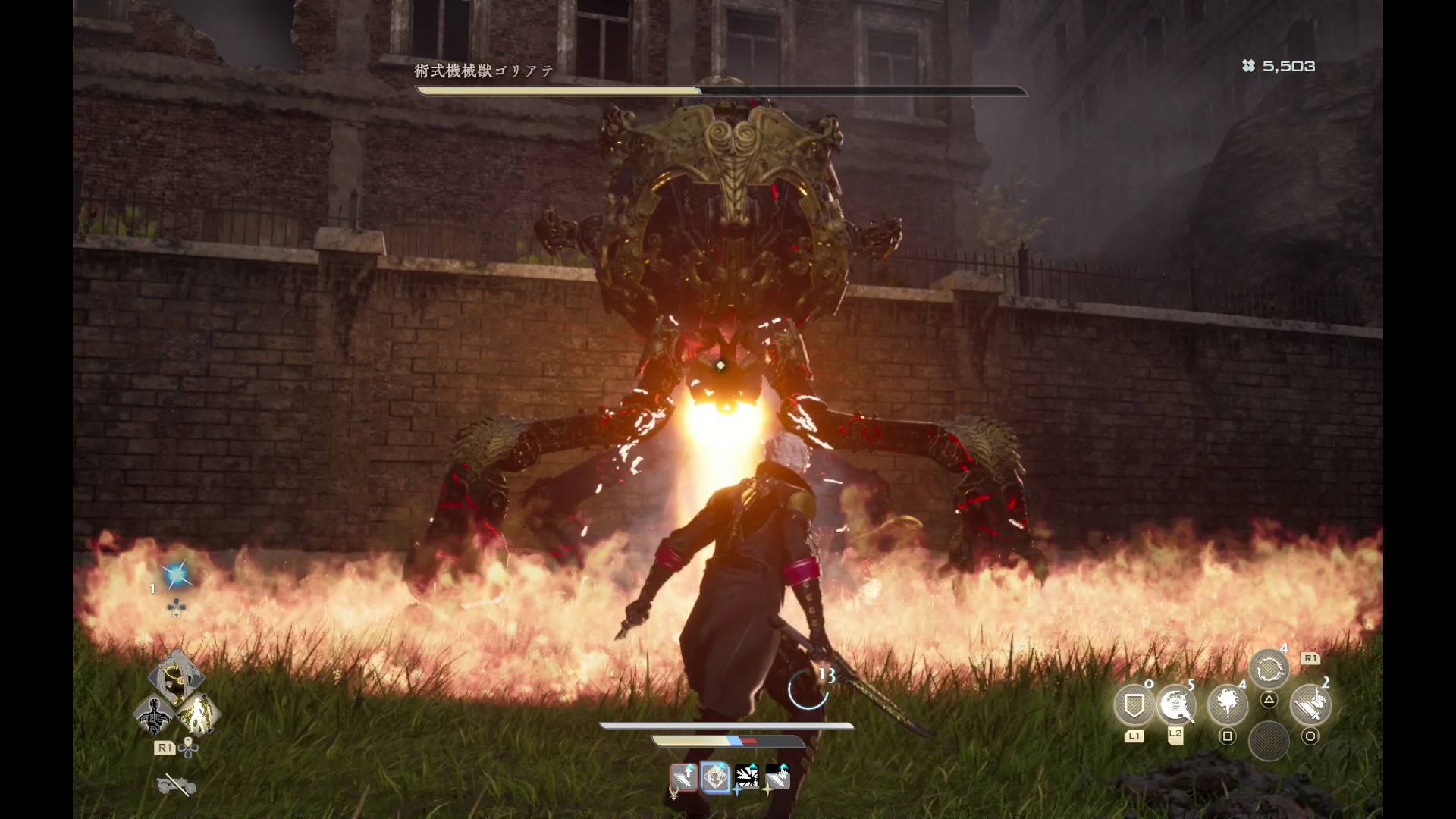Select the shield ability icon
Screen dimensions: 1456x819
click(x=1134, y=705)
